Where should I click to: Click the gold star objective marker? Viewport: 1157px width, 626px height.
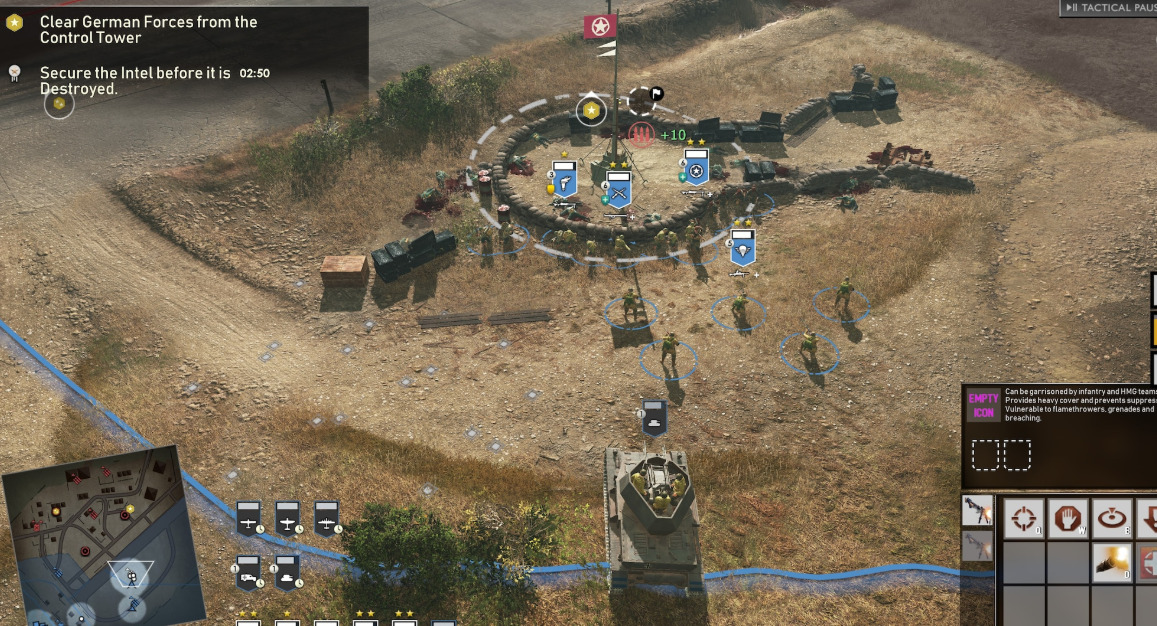[591, 109]
